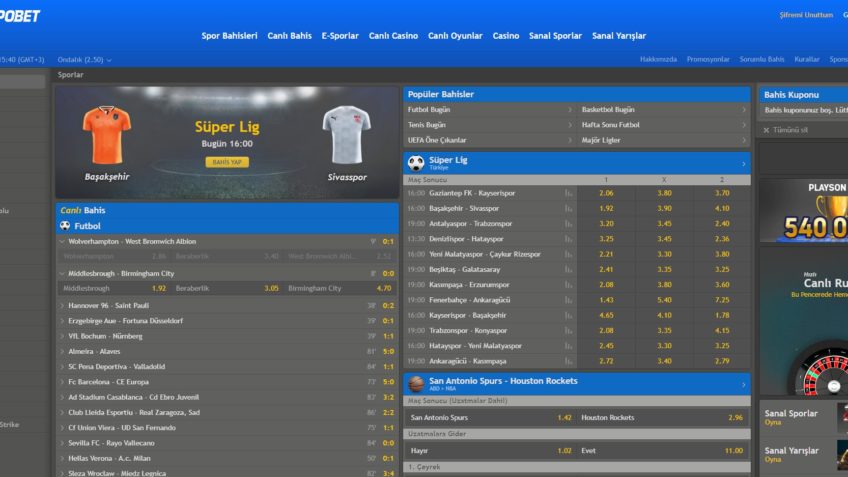The width and height of the screenshot is (848, 477).
Task: Open the E-Sporlar page
Action: pyautogui.click(x=340, y=36)
